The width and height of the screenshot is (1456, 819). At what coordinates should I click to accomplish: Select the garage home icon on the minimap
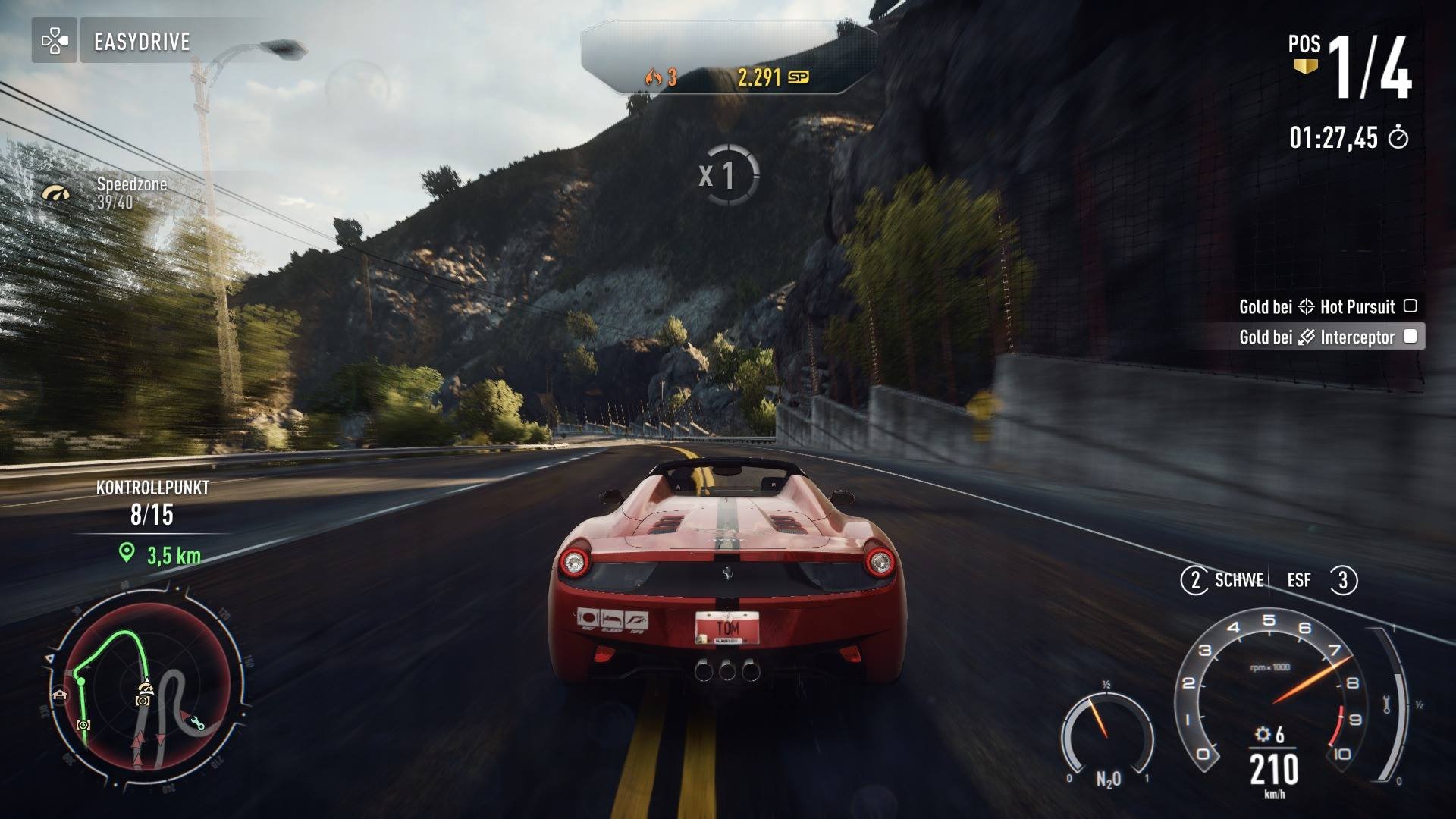pyautogui.click(x=60, y=694)
